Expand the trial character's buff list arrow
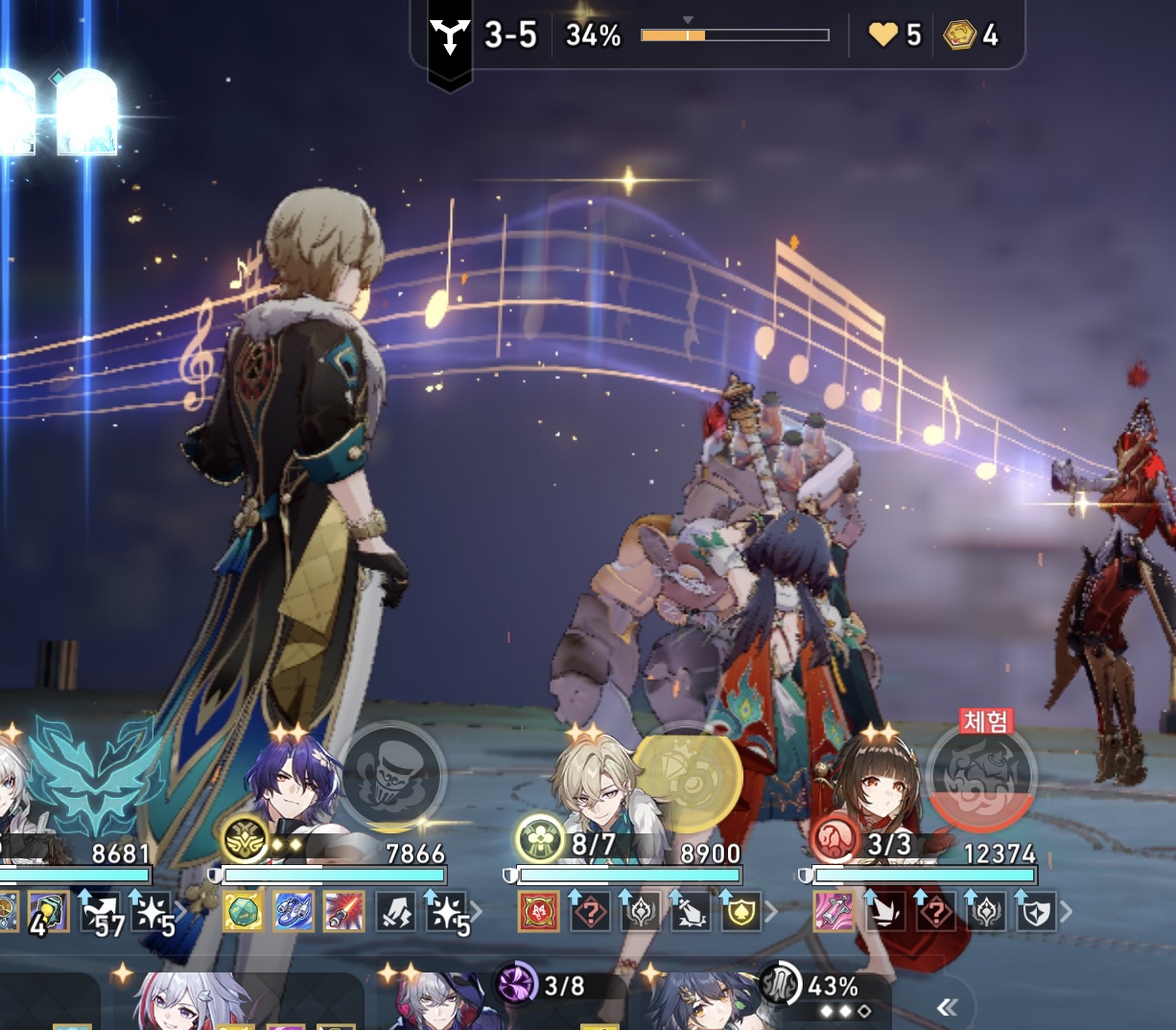Viewport: 1176px width, 1030px height. 1067,911
